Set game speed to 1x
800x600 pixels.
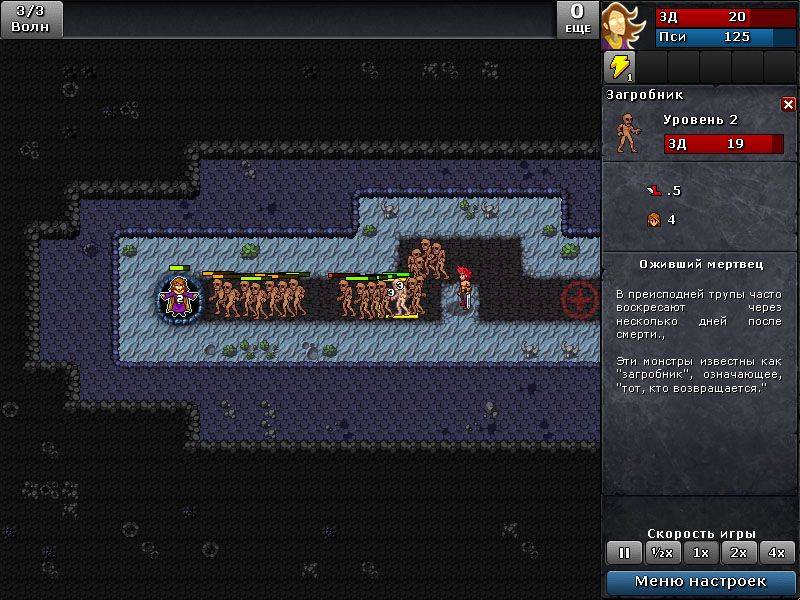coord(701,552)
